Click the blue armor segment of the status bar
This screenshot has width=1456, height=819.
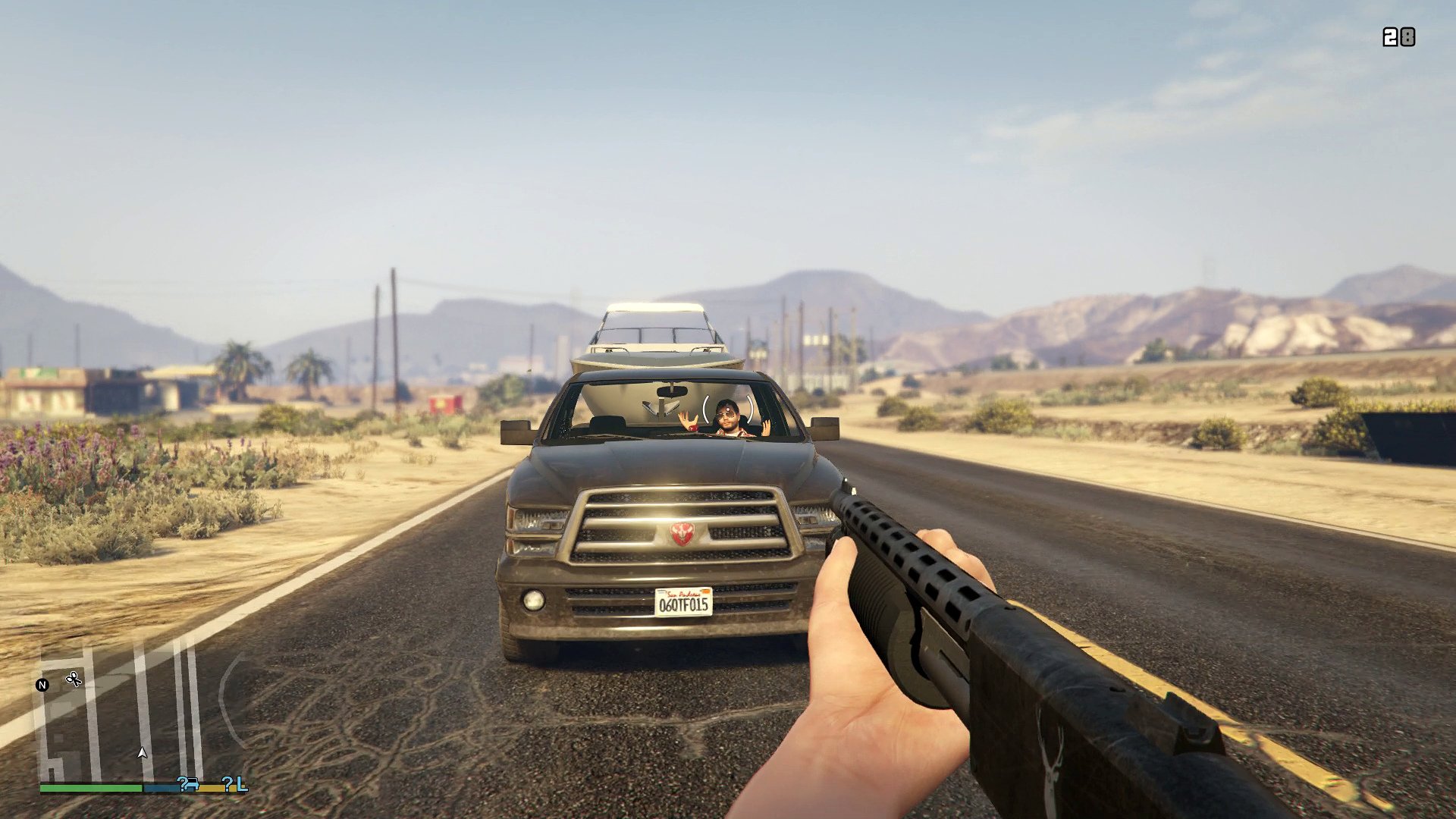pyautogui.click(x=161, y=788)
